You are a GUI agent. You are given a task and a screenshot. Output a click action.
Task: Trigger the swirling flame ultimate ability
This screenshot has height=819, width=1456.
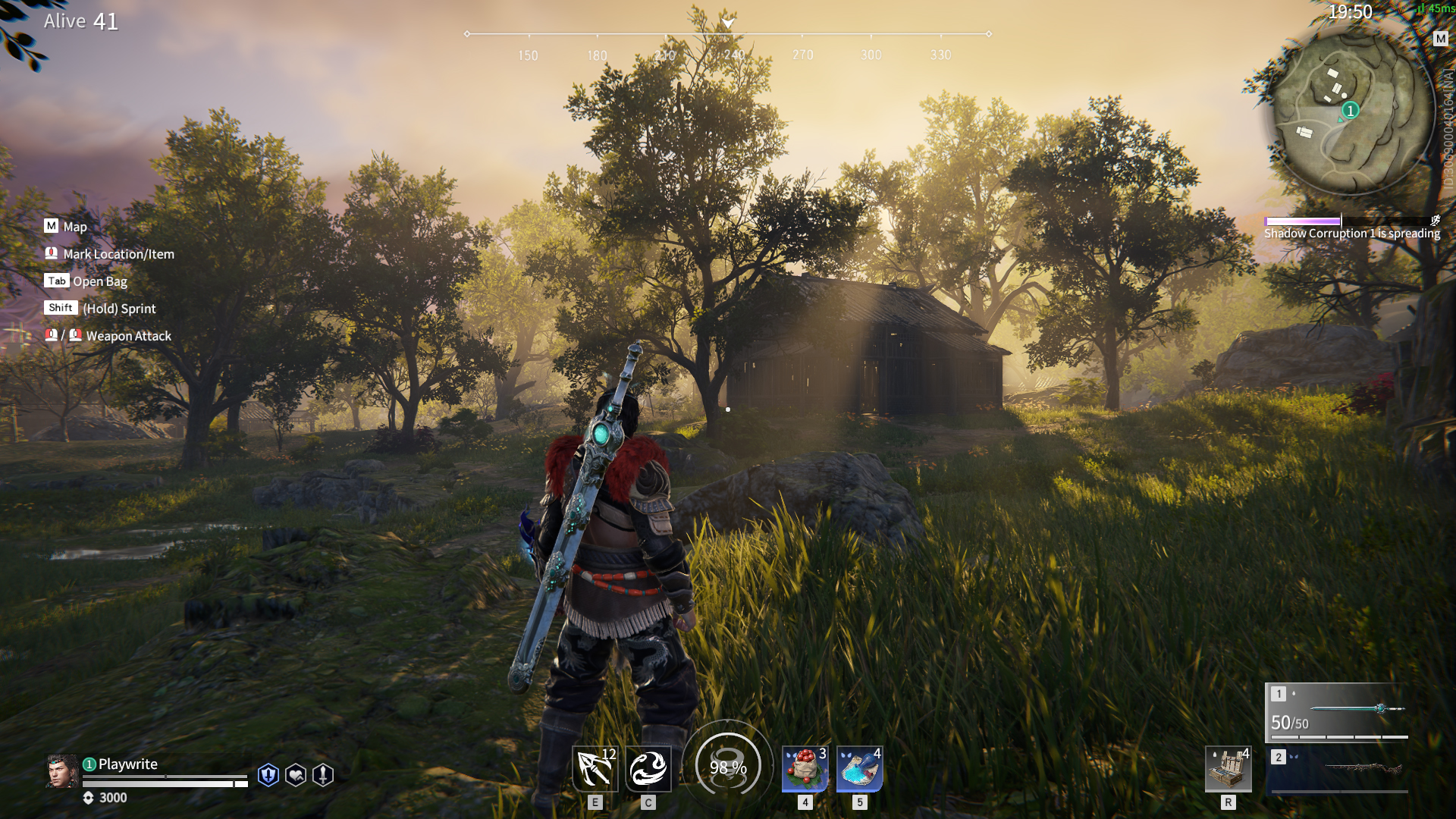pyautogui.click(x=648, y=768)
